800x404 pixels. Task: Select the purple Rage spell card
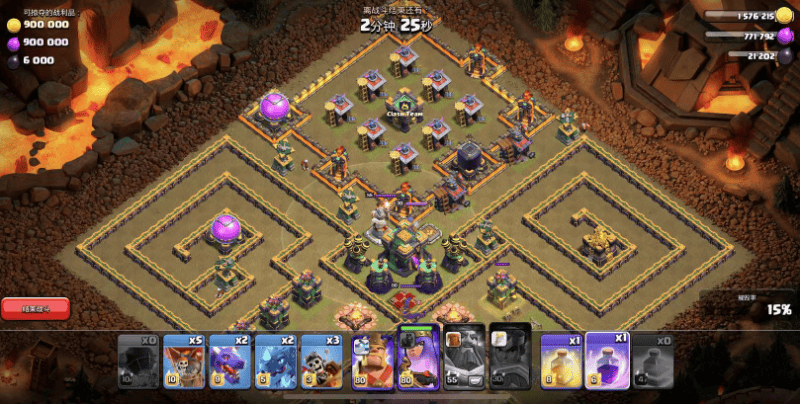point(607,358)
